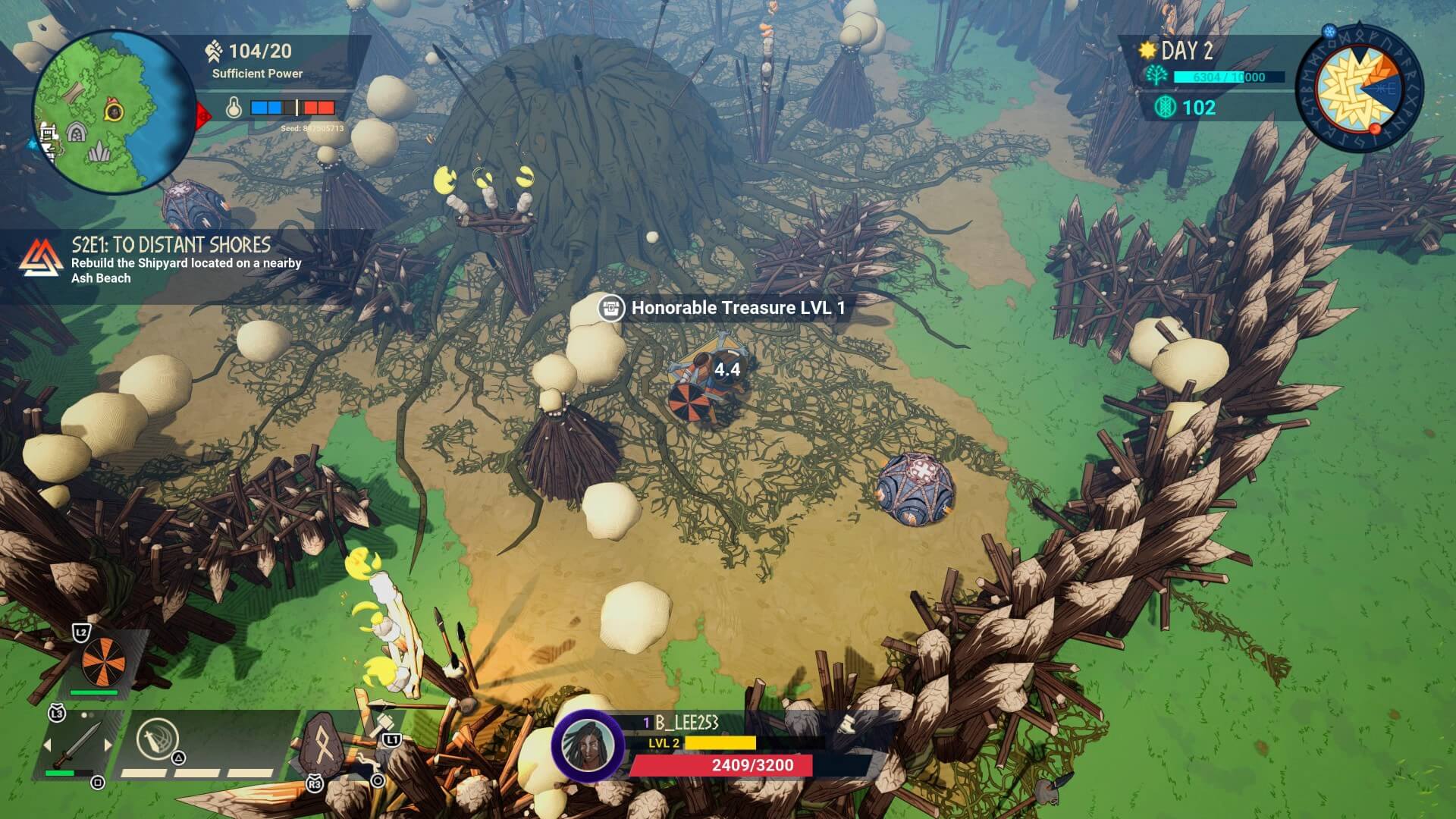The height and width of the screenshot is (819, 1456).
Task: Select the orange striped shield slot
Action: [104, 661]
